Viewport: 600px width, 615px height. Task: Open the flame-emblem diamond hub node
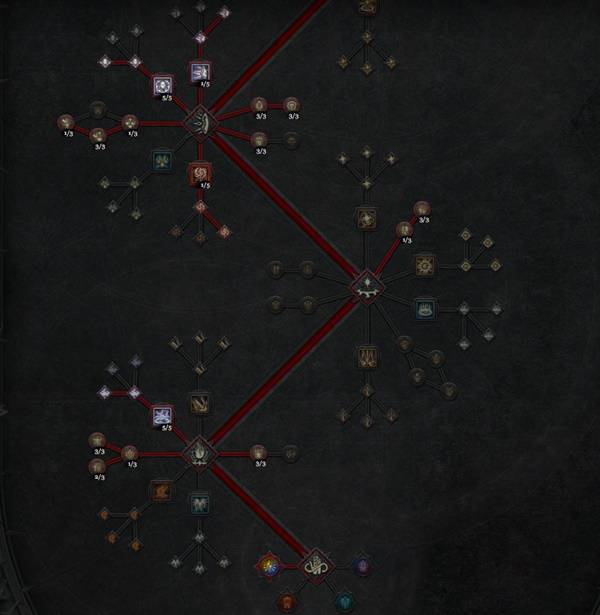point(199,452)
